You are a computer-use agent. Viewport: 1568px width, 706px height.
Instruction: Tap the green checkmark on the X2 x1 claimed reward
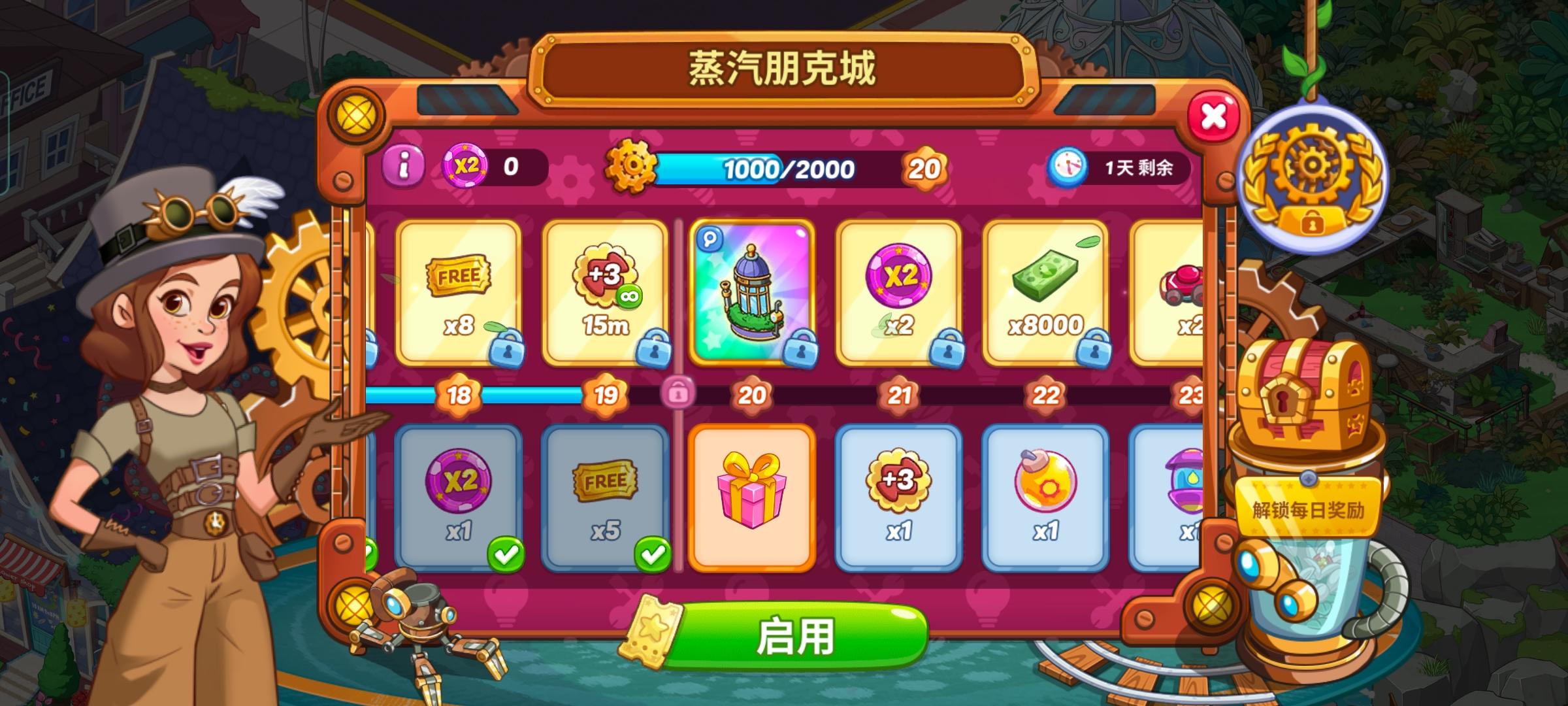click(x=506, y=554)
